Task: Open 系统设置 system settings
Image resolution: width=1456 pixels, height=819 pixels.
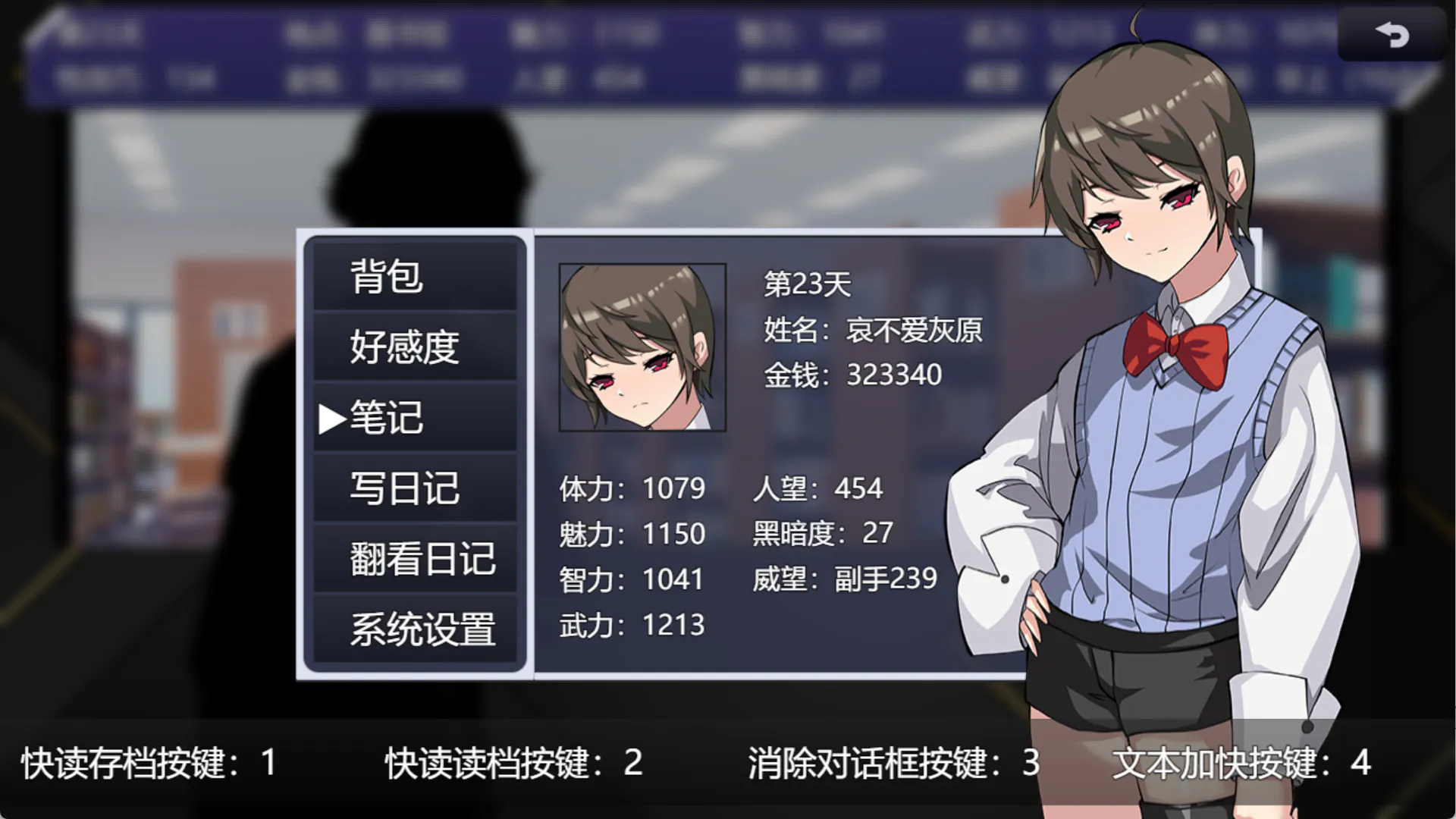Action: pos(414,629)
